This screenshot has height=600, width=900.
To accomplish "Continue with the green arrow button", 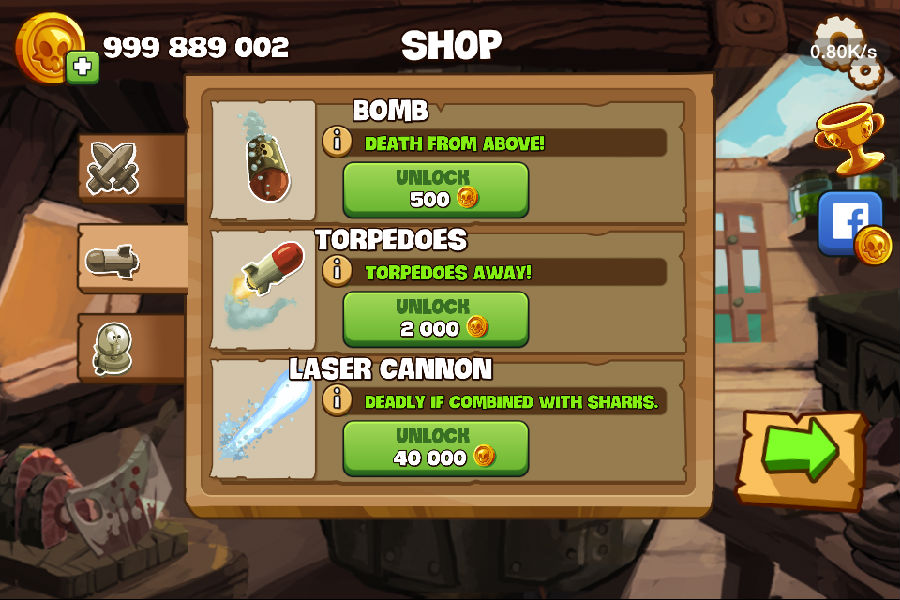I will pos(800,455).
